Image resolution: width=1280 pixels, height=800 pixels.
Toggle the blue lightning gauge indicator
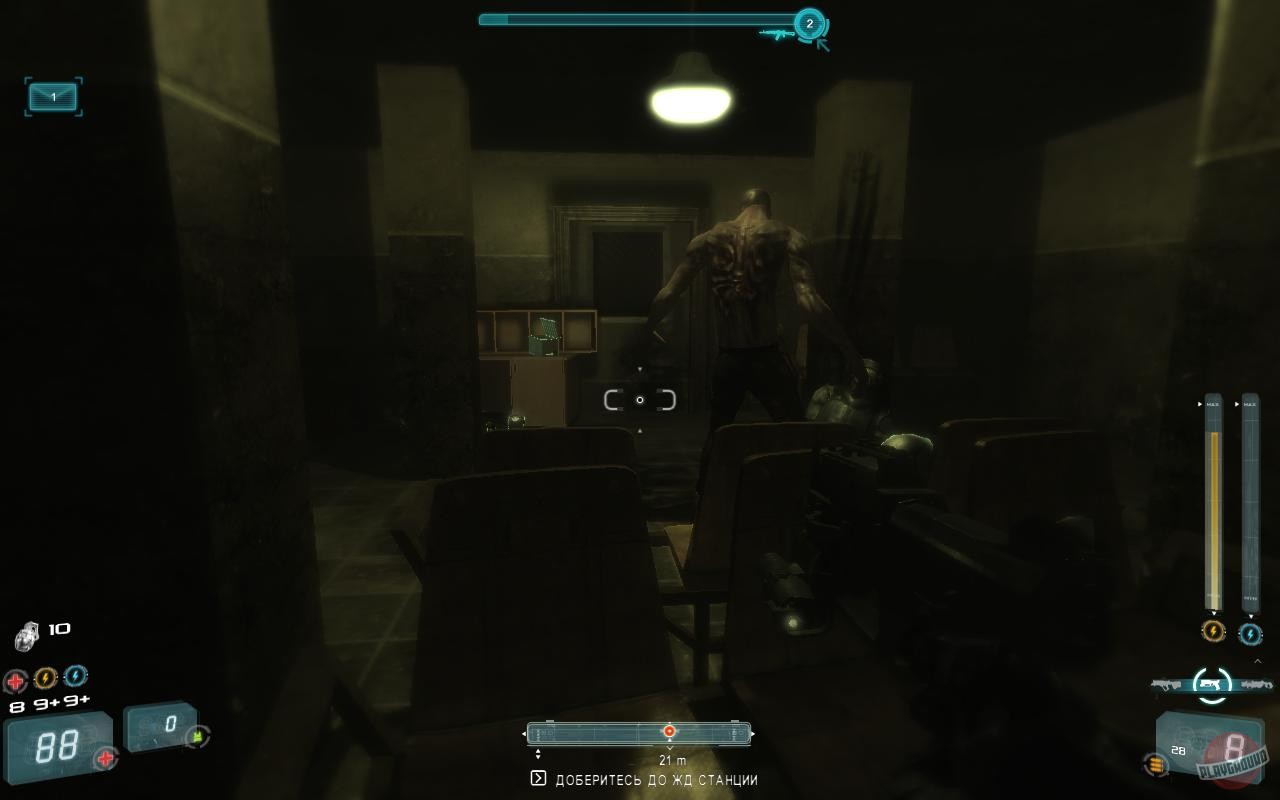[1251, 633]
